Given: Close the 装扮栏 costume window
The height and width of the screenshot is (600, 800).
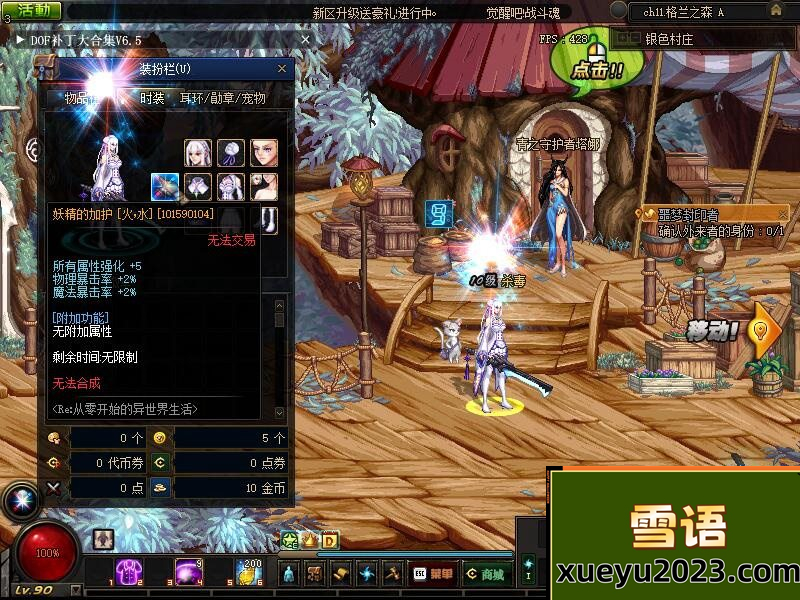Looking at the screenshot, I should tap(282, 69).
